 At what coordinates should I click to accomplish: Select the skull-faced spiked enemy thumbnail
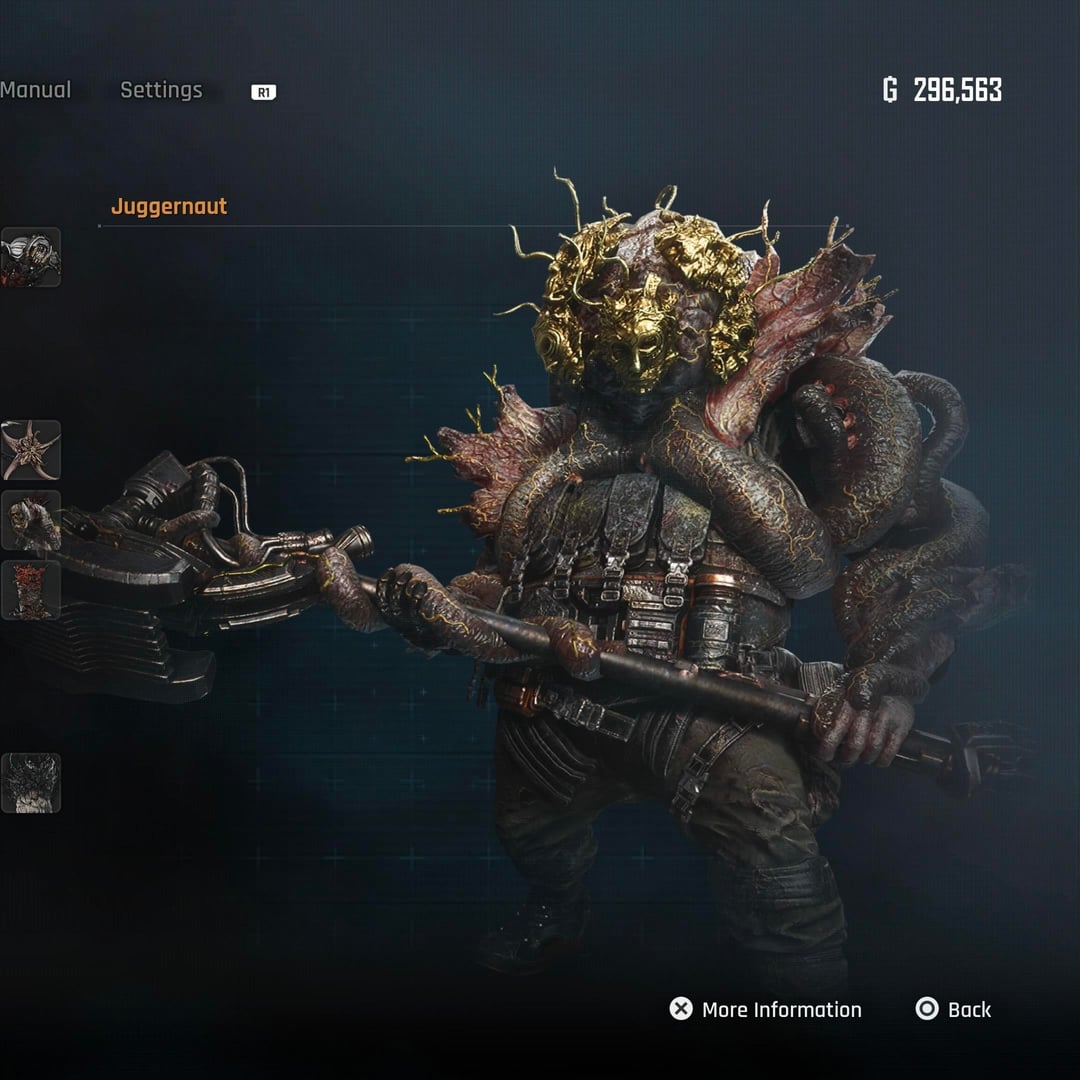pyautogui.click(x=31, y=520)
